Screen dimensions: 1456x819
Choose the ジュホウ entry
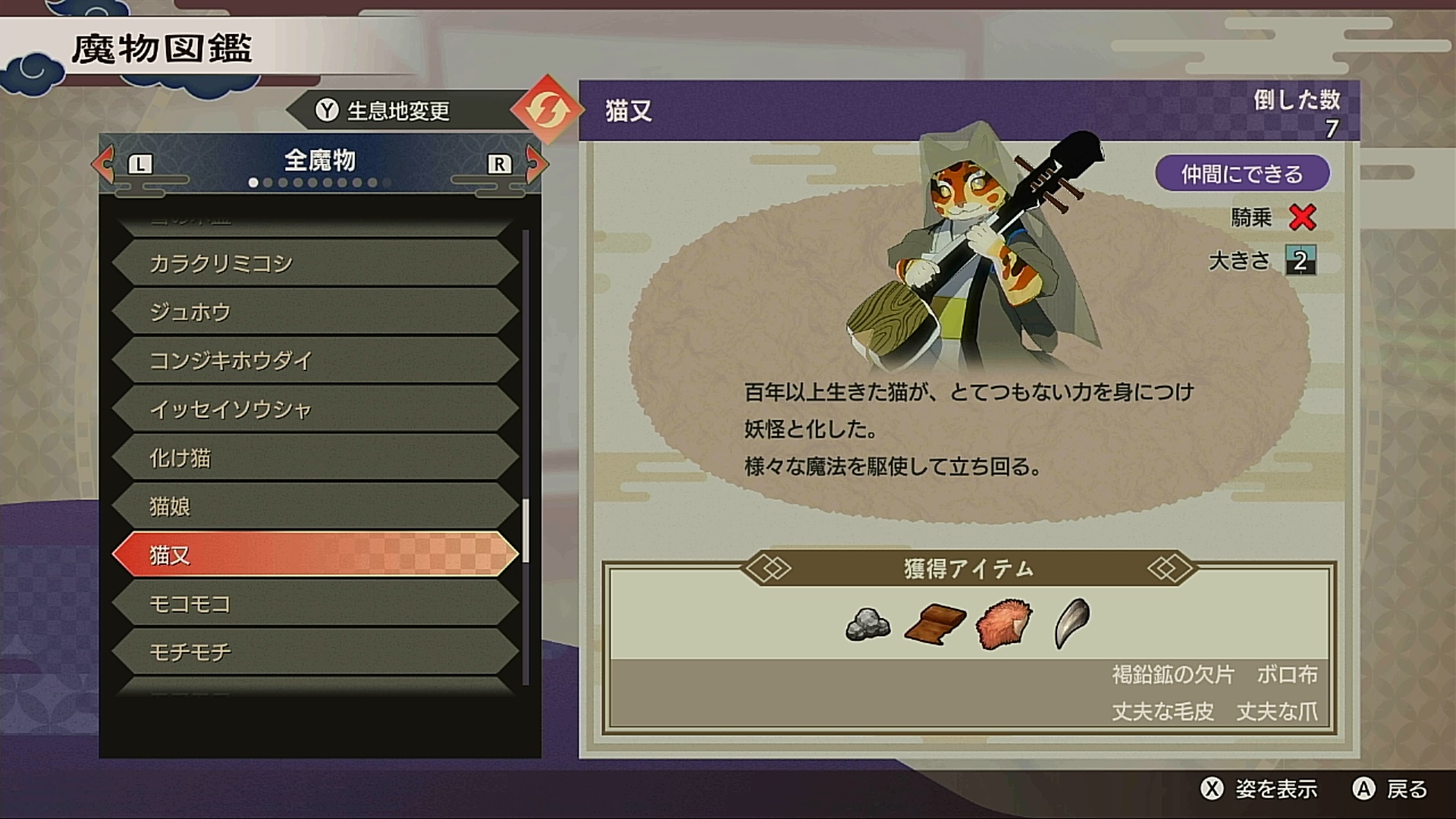pos(315,312)
